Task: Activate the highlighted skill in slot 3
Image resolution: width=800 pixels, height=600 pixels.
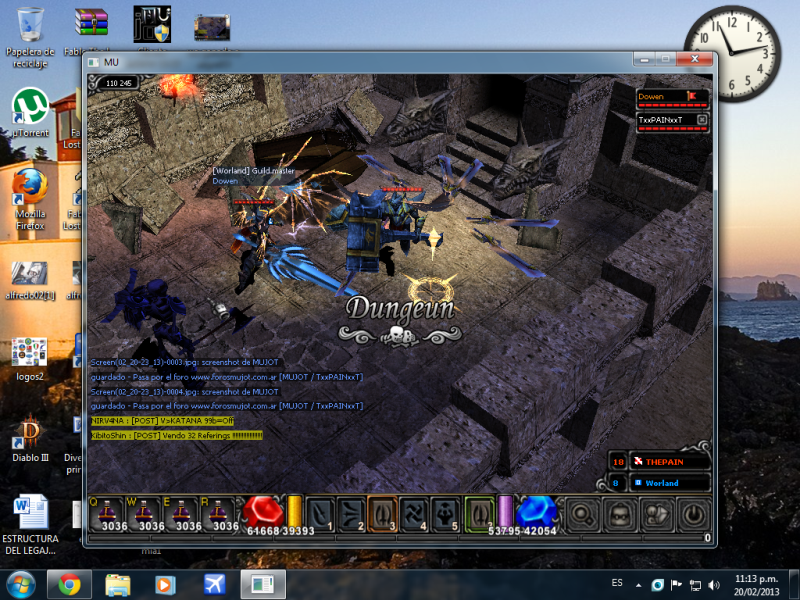Action: [x=382, y=514]
